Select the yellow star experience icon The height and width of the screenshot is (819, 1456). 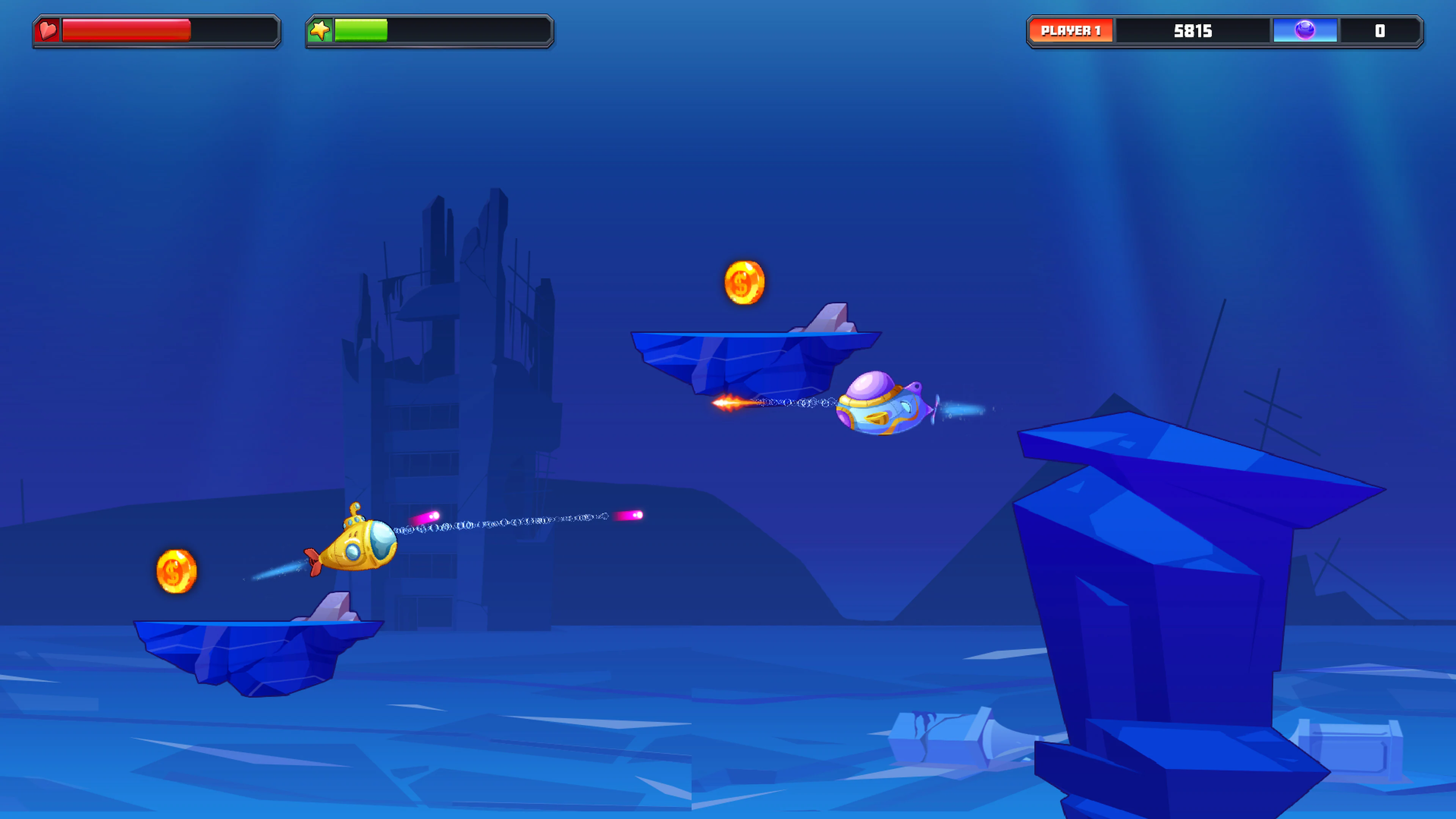(x=320, y=31)
